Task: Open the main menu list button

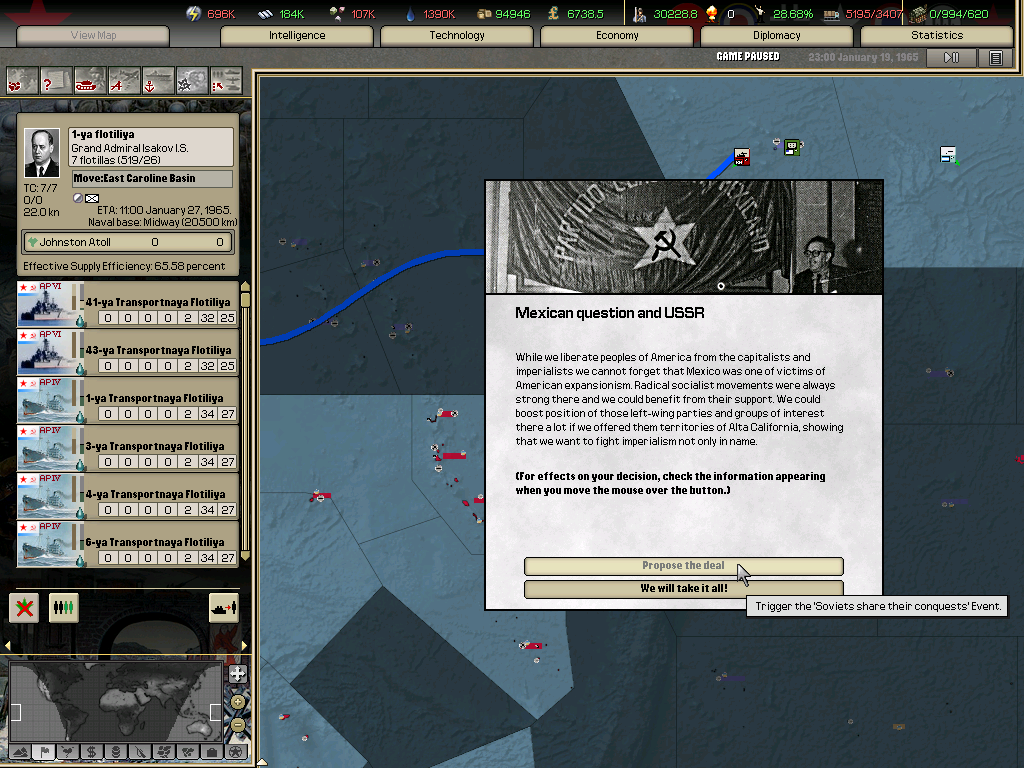Action: (x=995, y=58)
